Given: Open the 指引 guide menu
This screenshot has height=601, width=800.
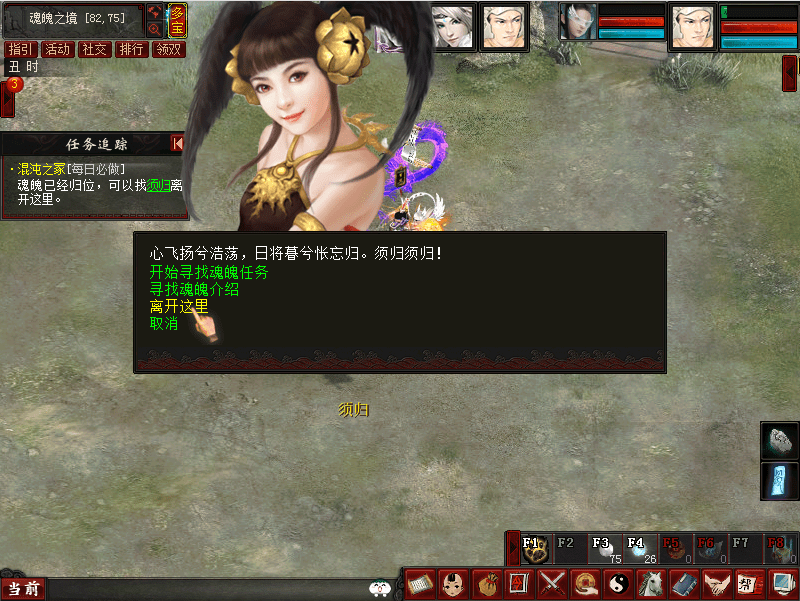Looking at the screenshot, I should click(20, 49).
